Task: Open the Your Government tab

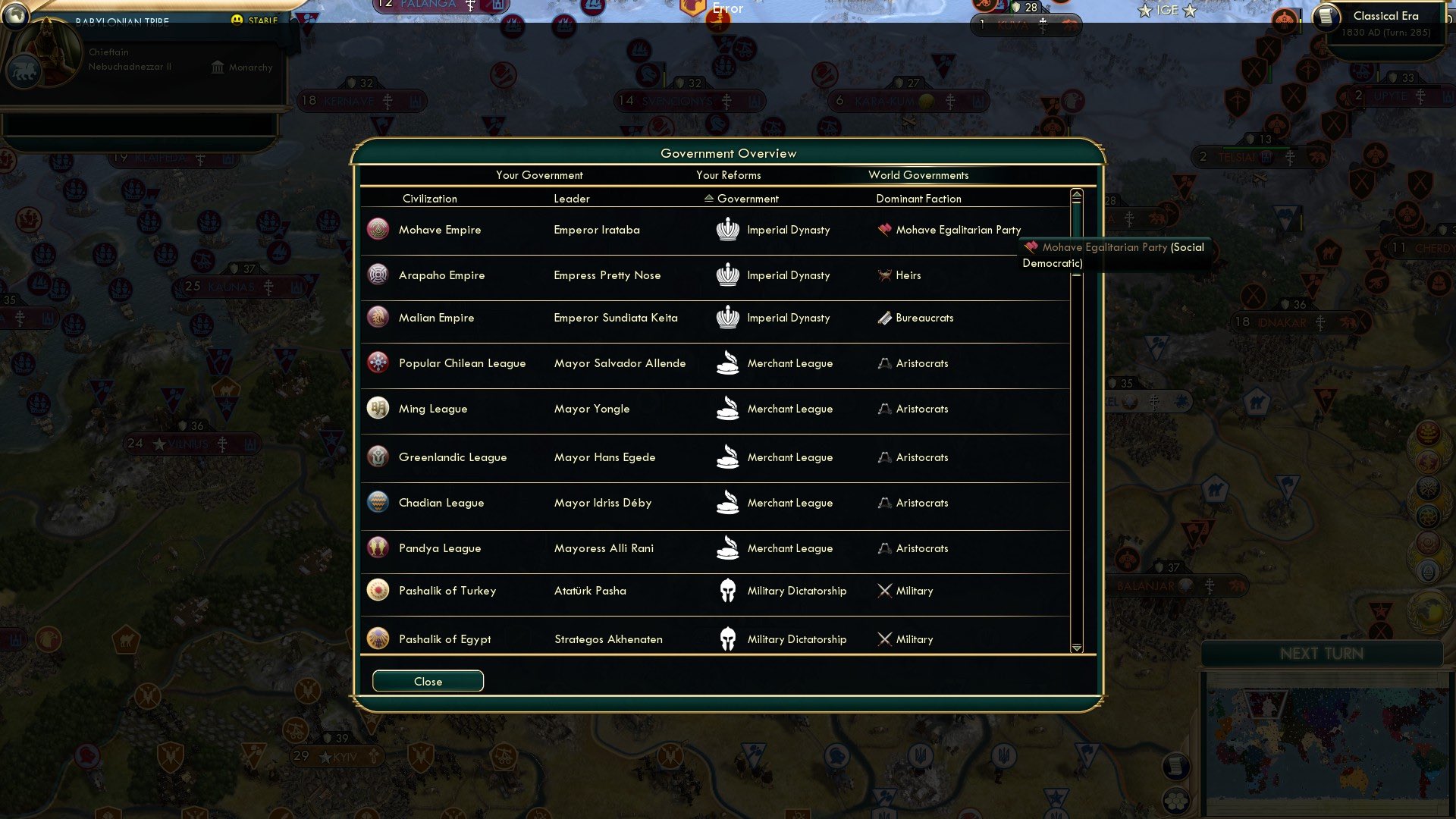Action: coord(539,175)
